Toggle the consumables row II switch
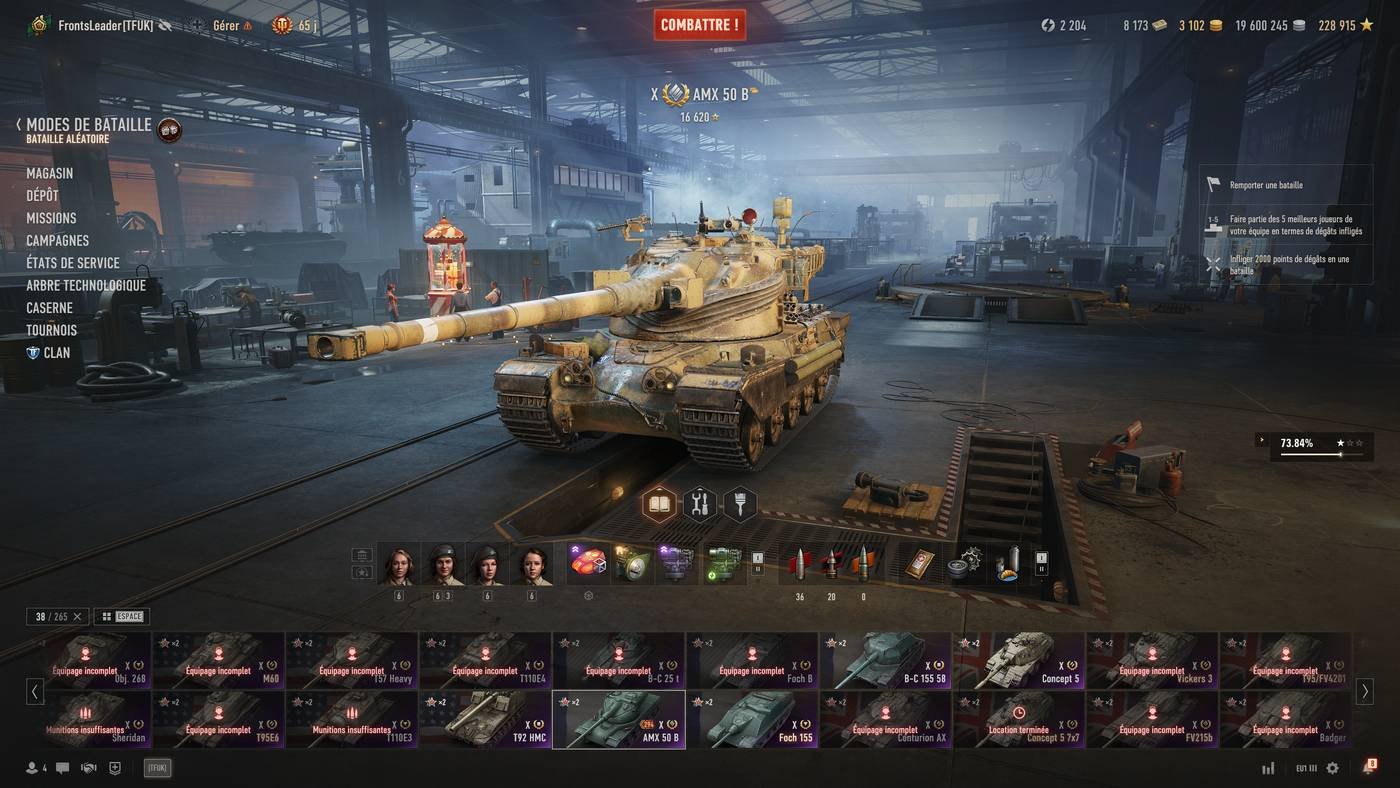 [1042, 568]
